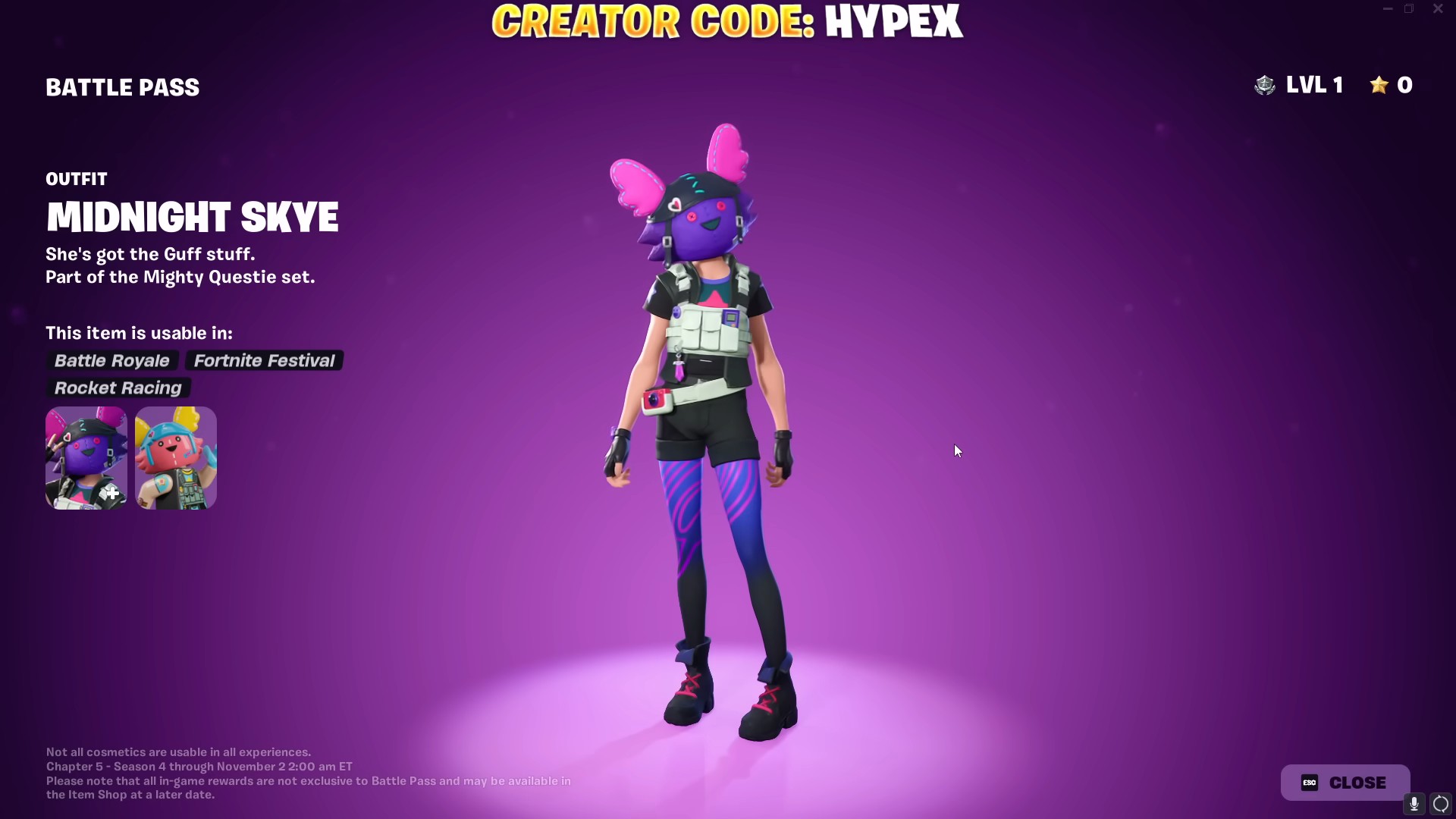Screen dimensions: 1456x819
Task: Toggle the Rocket Racing usability tag
Action: tap(118, 388)
